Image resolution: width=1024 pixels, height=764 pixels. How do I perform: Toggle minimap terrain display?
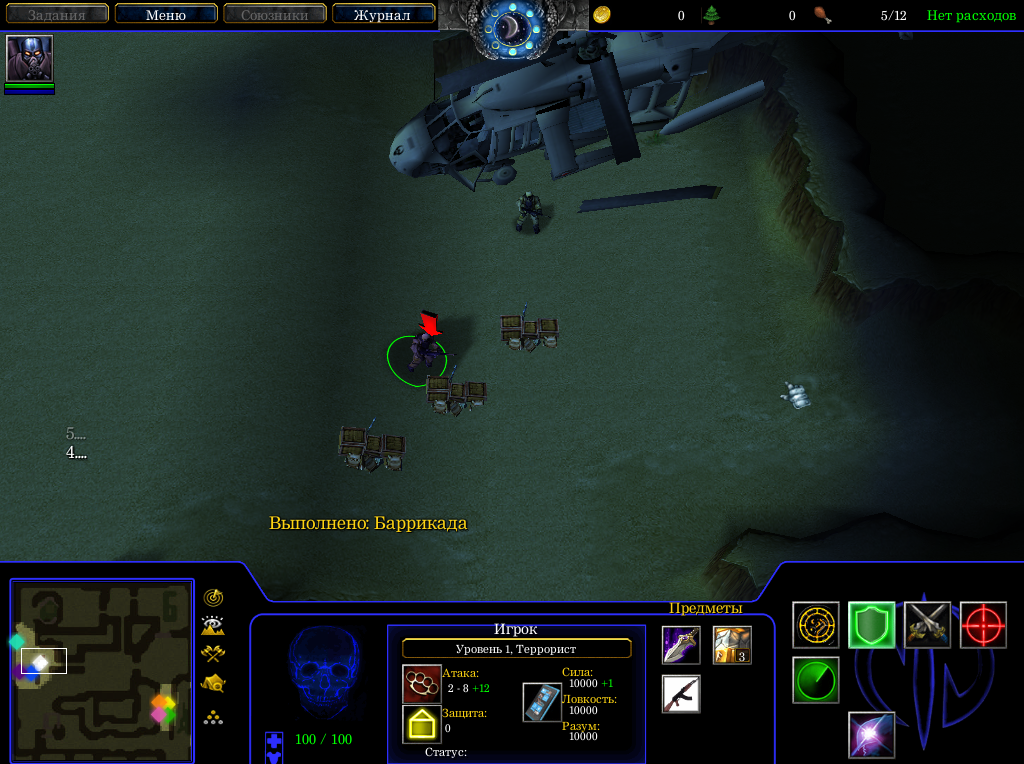click(x=213, y=626)
